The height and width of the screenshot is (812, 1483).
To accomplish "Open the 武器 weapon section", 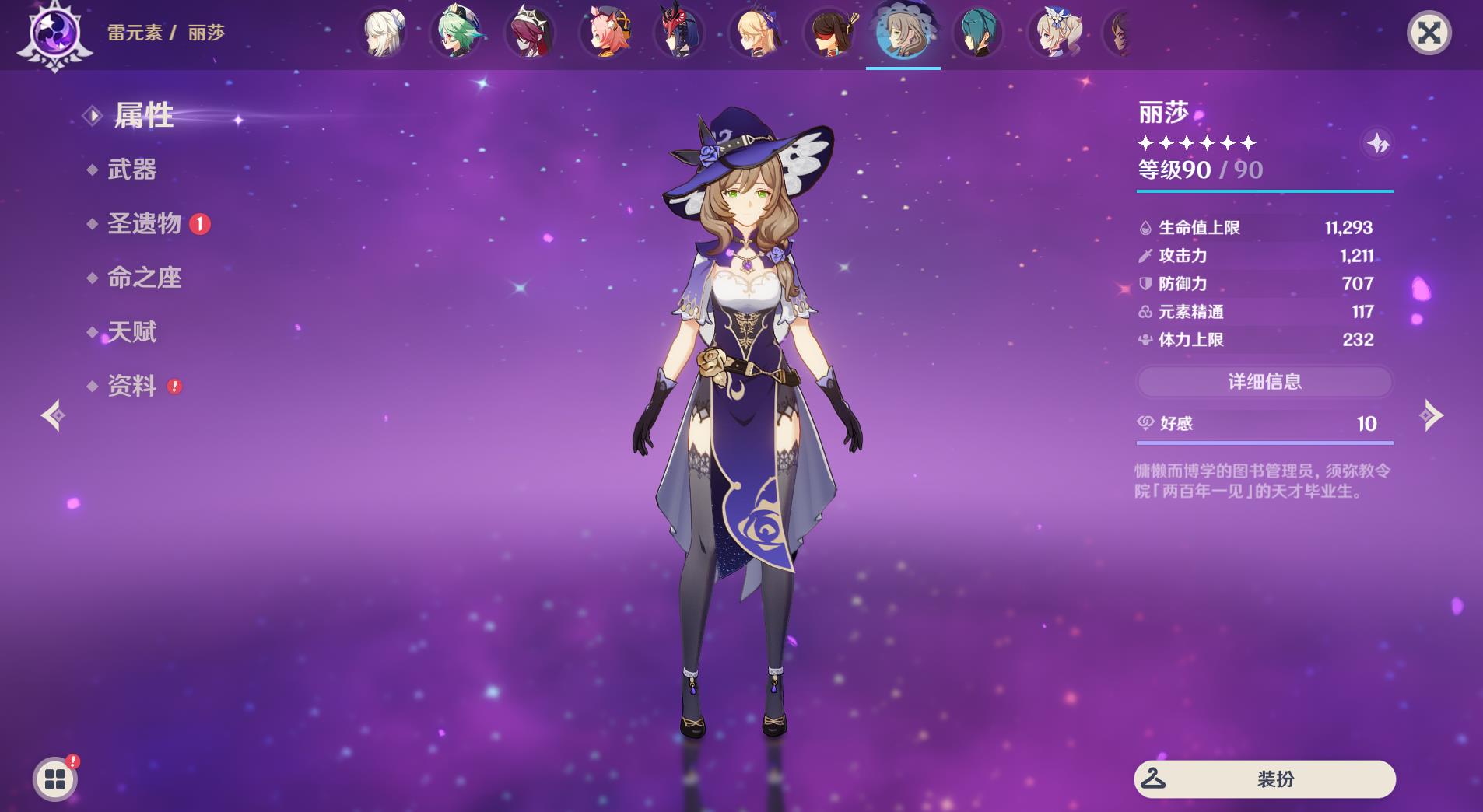I will click(131, 170).
